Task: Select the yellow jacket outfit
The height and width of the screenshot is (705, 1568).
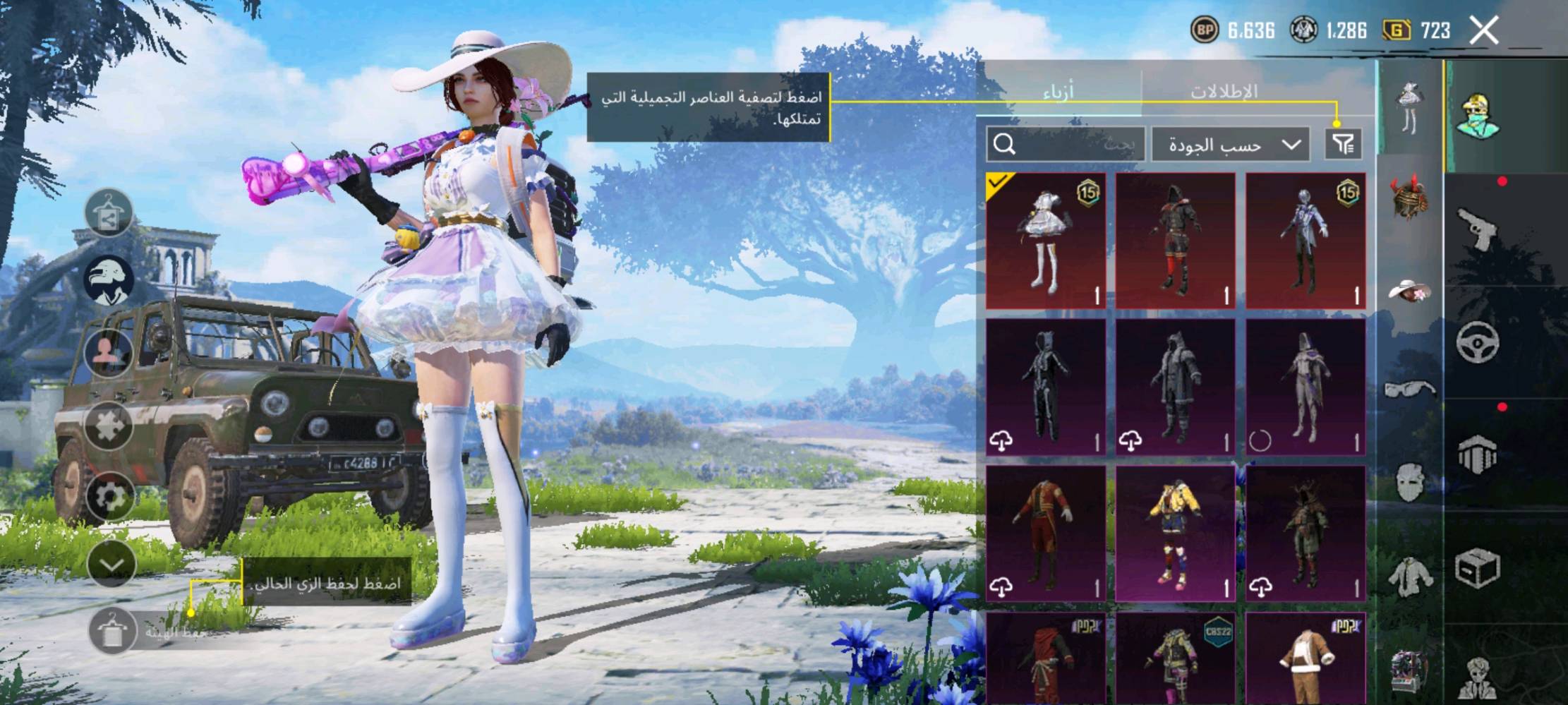Action: click(1175, 534)
